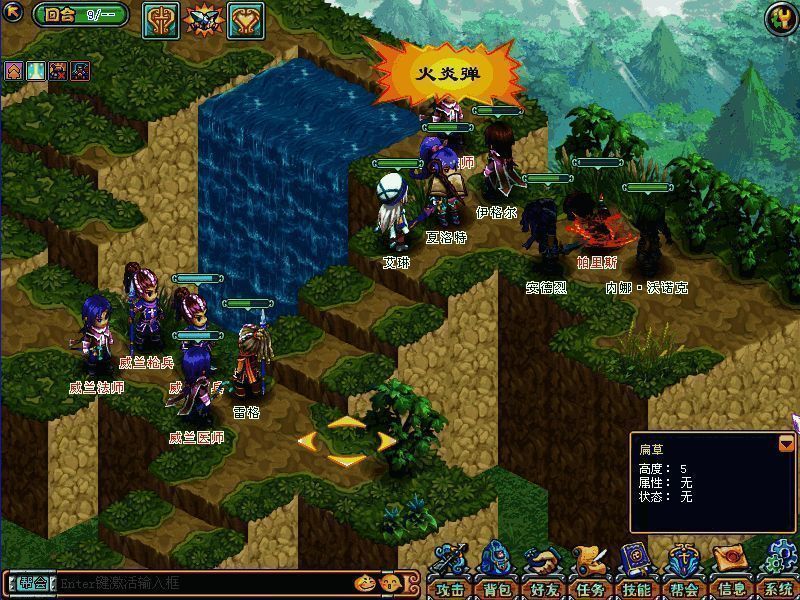Click the chat input field
This screenshot has height=600, width=800.
(200, 582)
